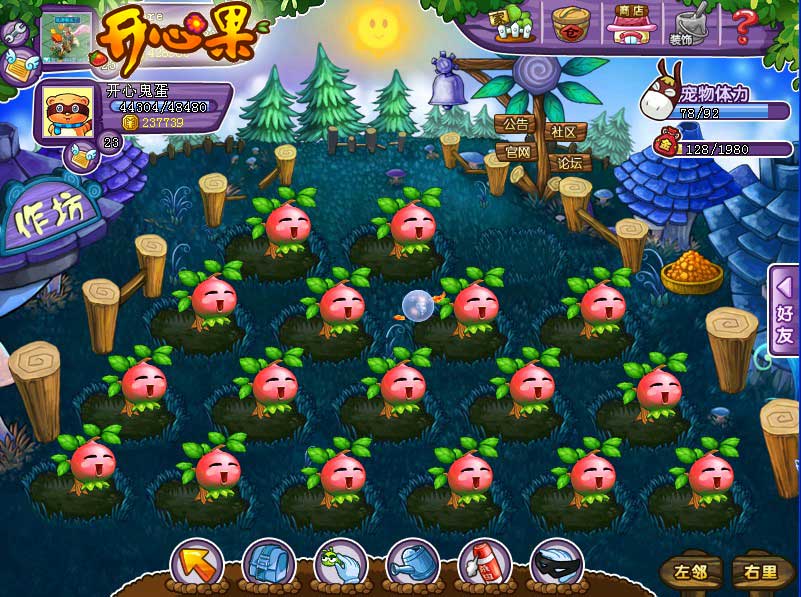The width and height of the screenshot is (801, 597).
Task: Select the yellow arrow cursor tool
Action: coord(197,564)
